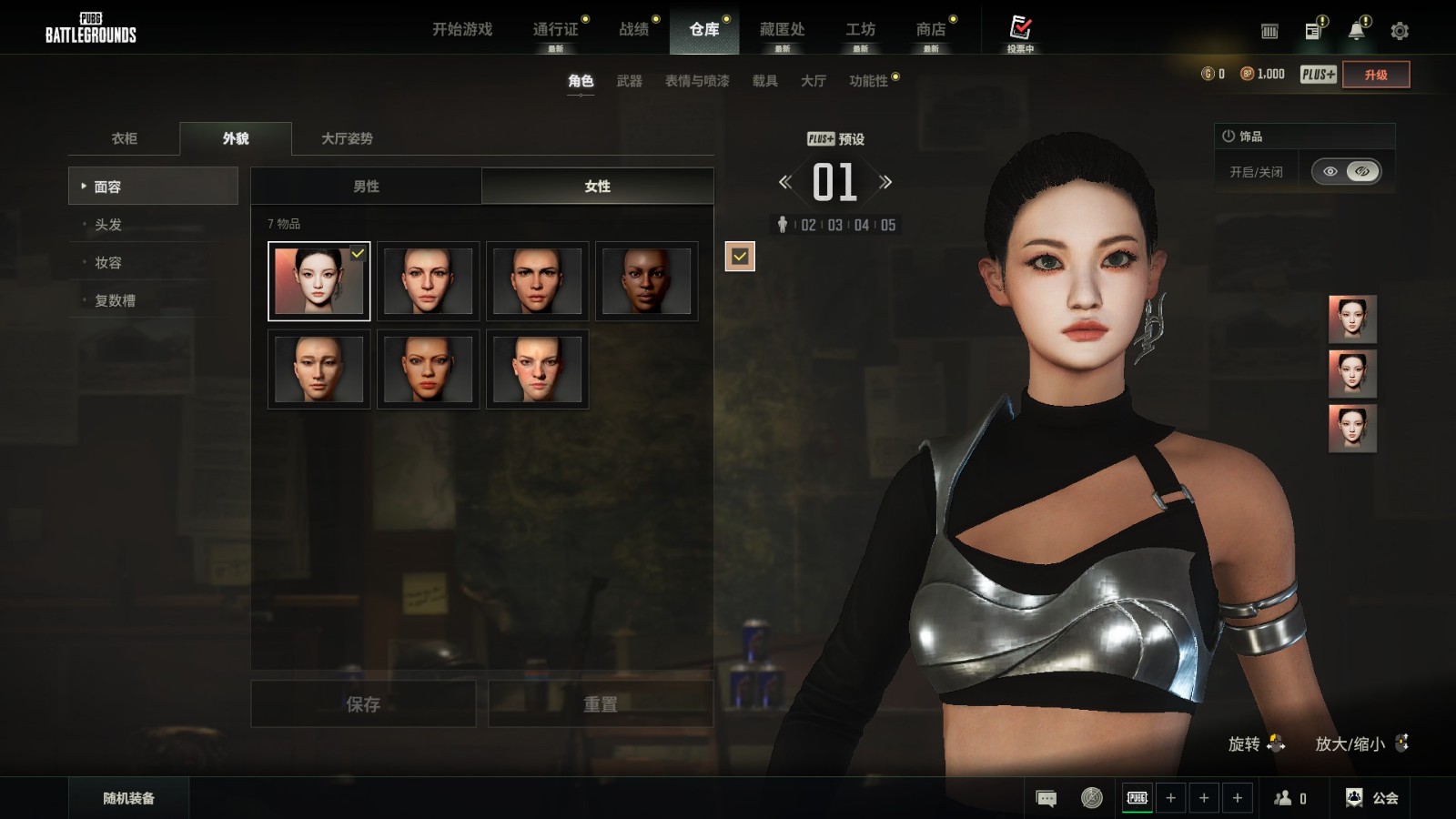Image resolution: width=1456 pixels, height=819 pixels.
Task: Switch to the 武器 weapons tab
Action: [x=629, y=81]
